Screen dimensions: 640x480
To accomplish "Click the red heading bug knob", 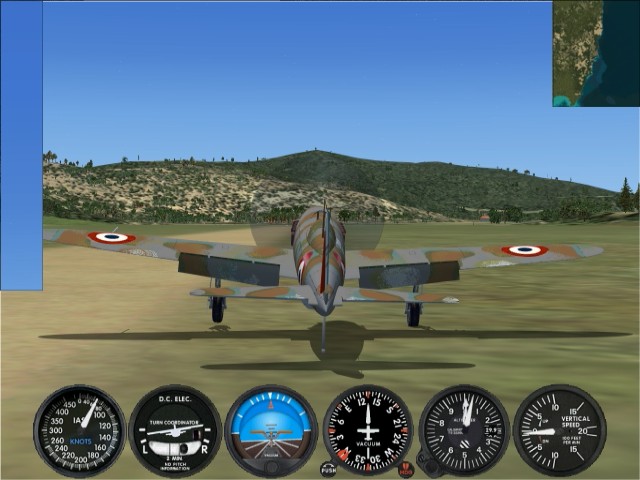I will (406, 467).
